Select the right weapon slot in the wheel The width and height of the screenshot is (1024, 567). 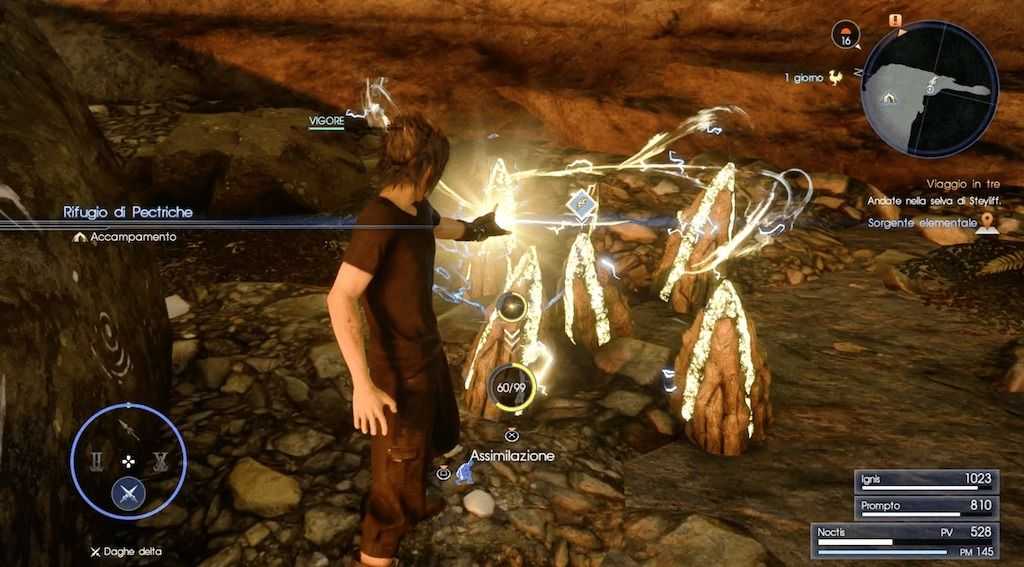coord(160,461)
